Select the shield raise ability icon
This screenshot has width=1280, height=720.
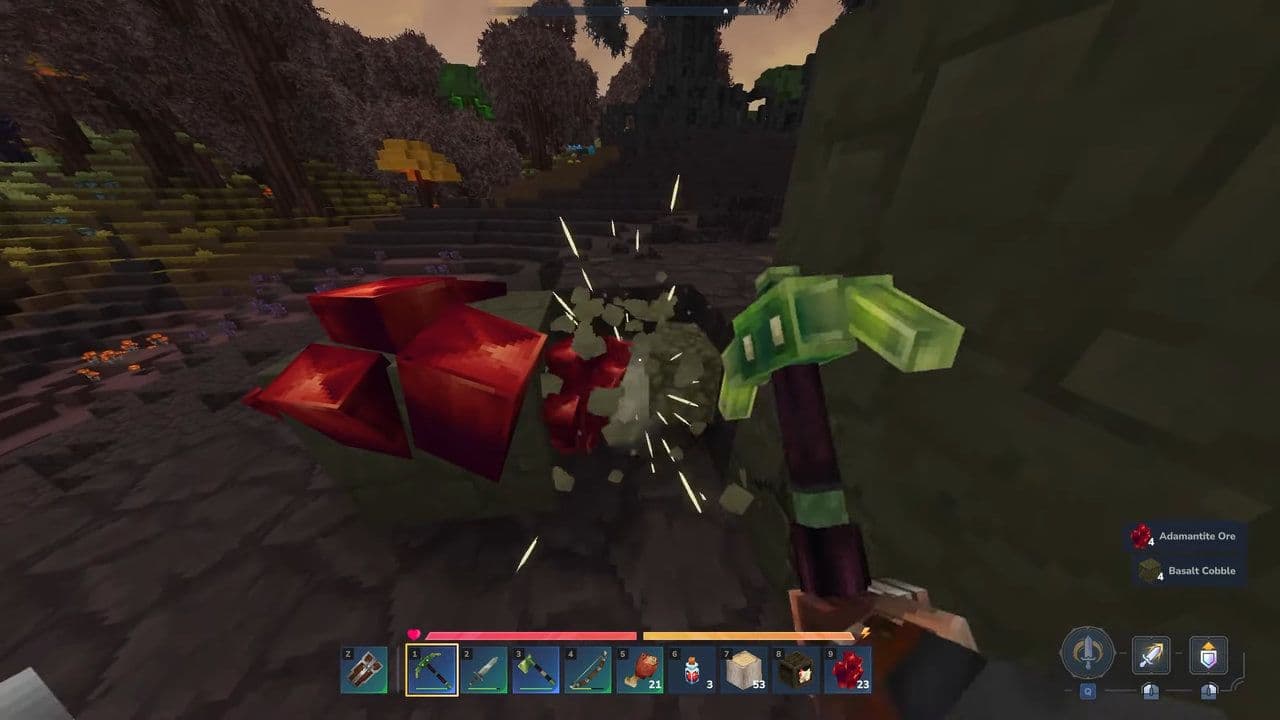pyautogui.click(x=1207, y=654)
